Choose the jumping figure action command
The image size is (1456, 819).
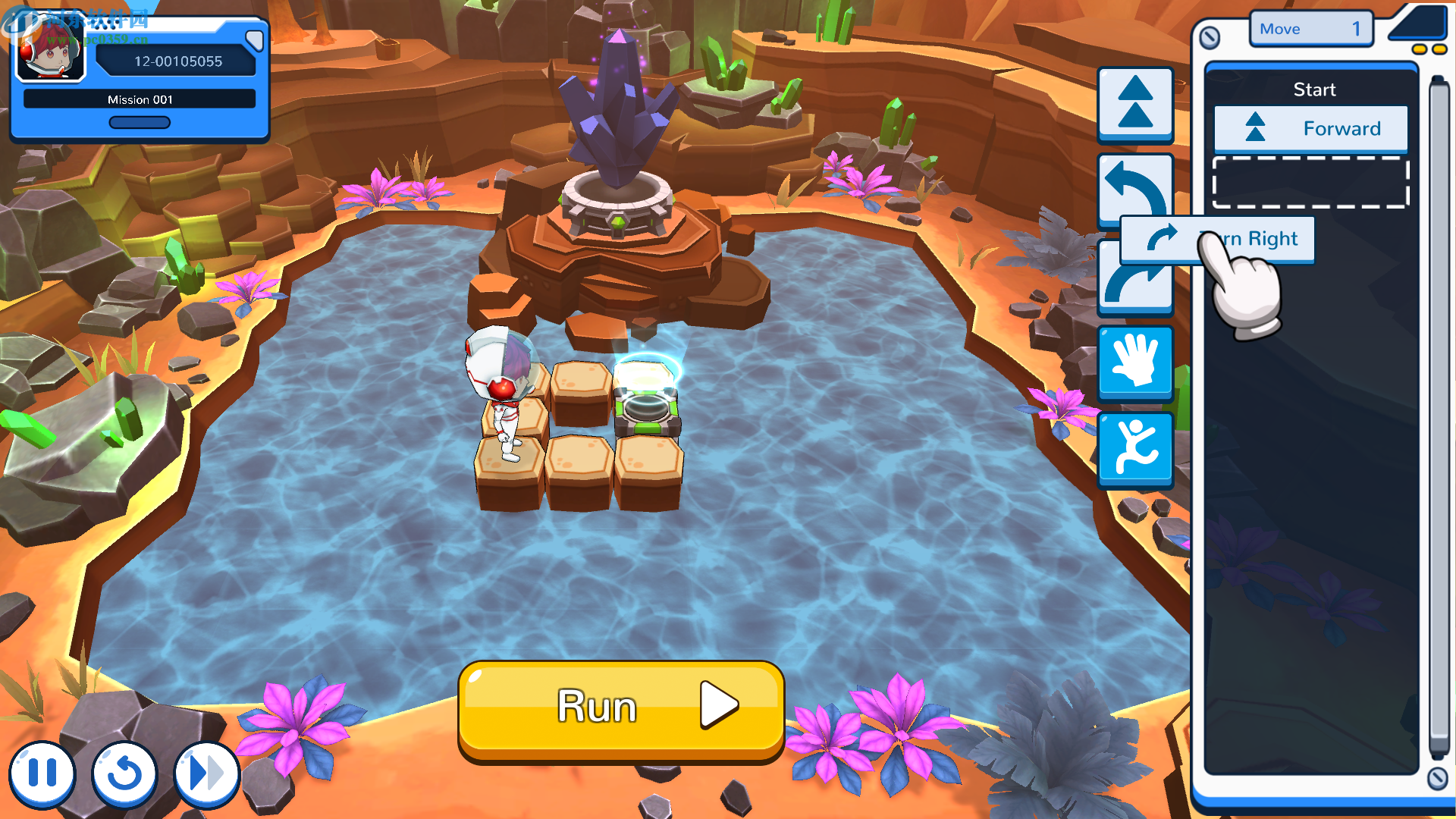point(1135,448)
